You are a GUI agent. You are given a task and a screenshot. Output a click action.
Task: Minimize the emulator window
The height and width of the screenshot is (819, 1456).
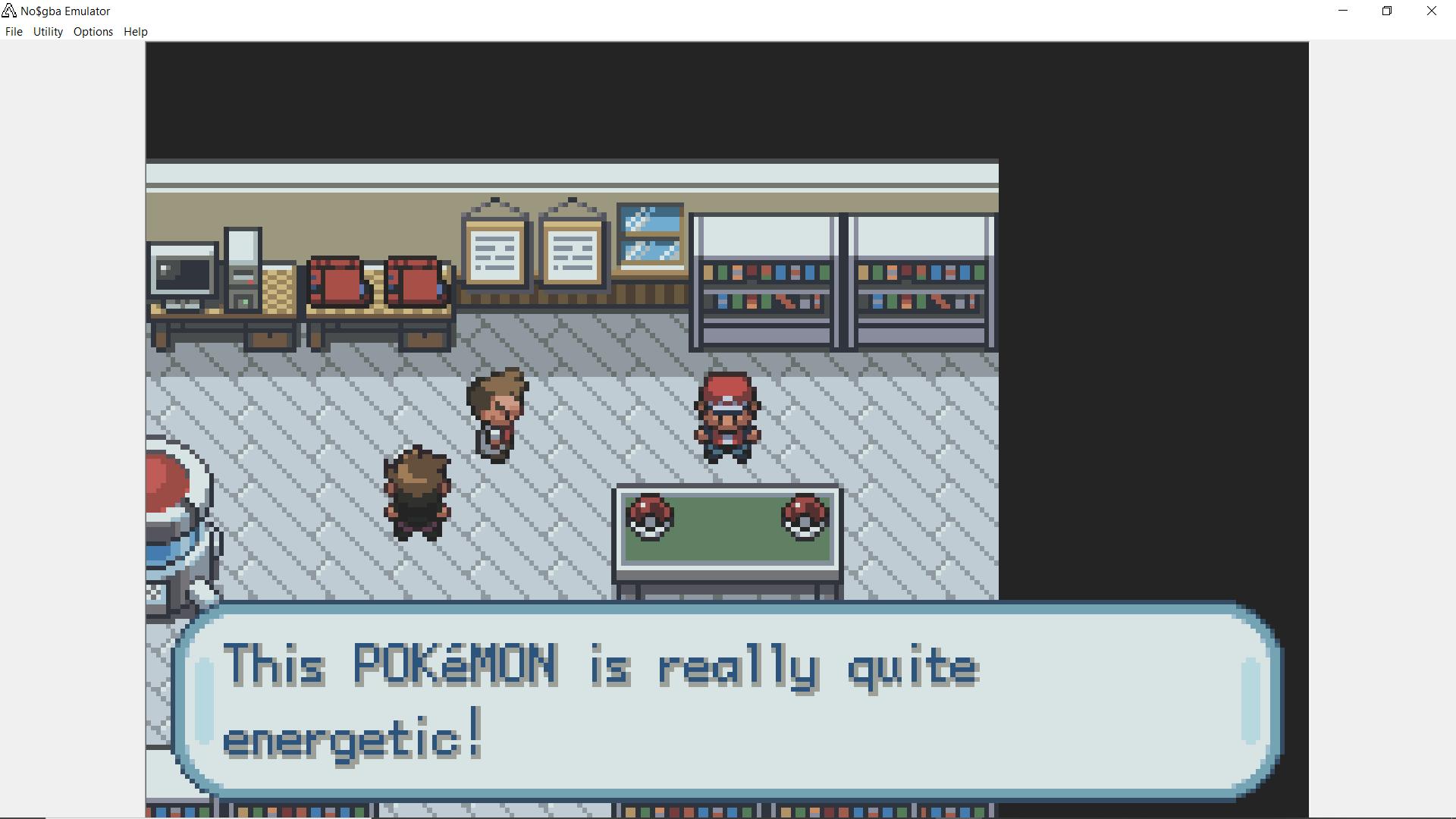[1343, 11]
